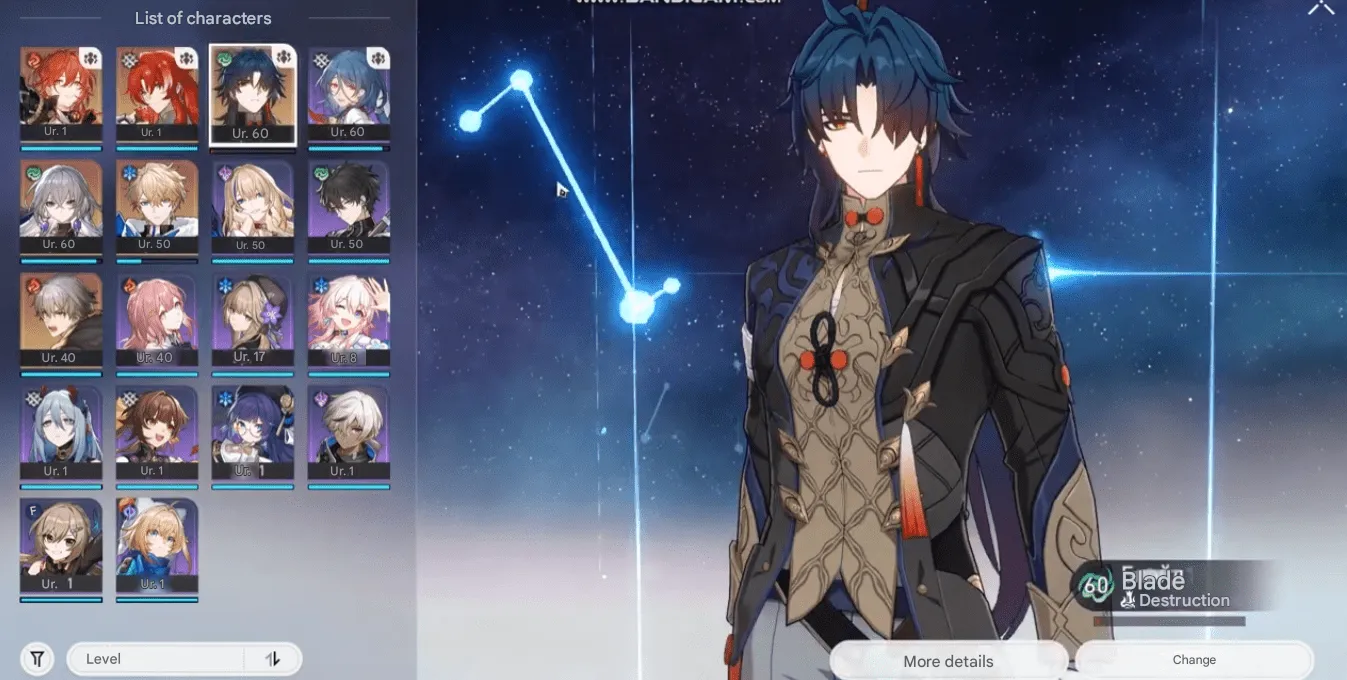The image size is (1347, 680).
Task: Toggle the sort order arrows
Action: [x=273, y=659]
